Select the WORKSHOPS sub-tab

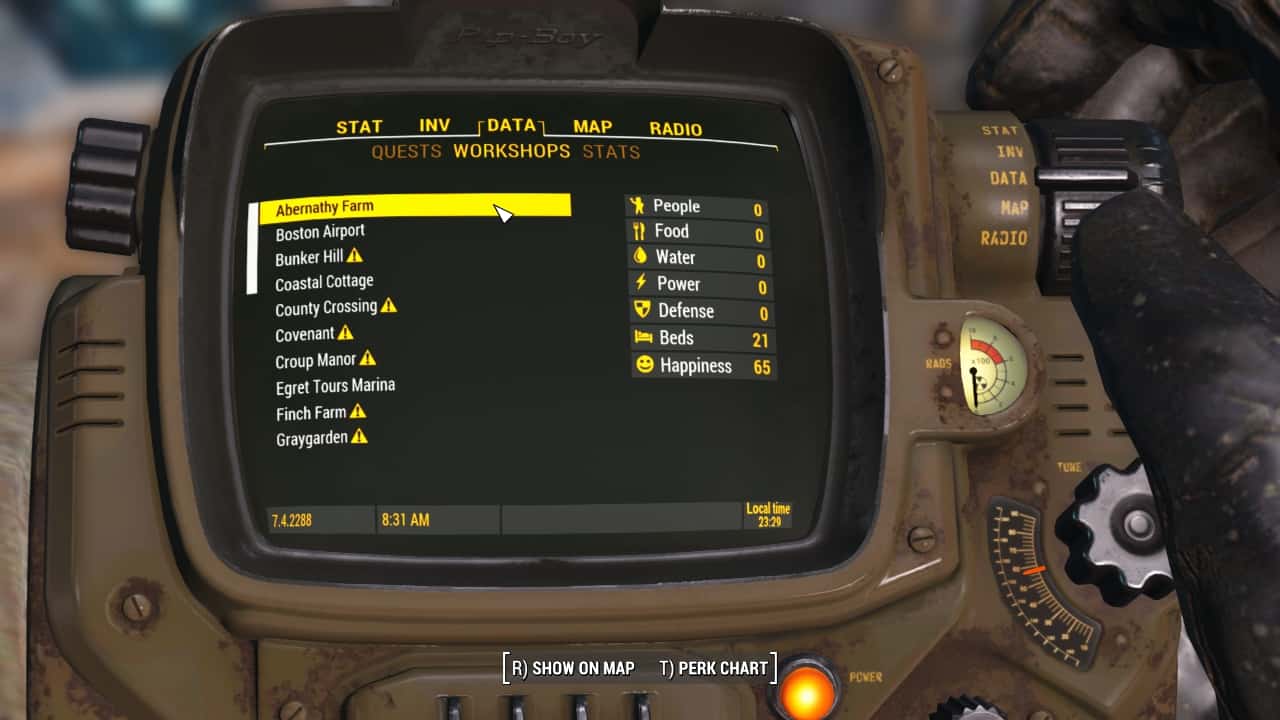(x=511, y=152)
